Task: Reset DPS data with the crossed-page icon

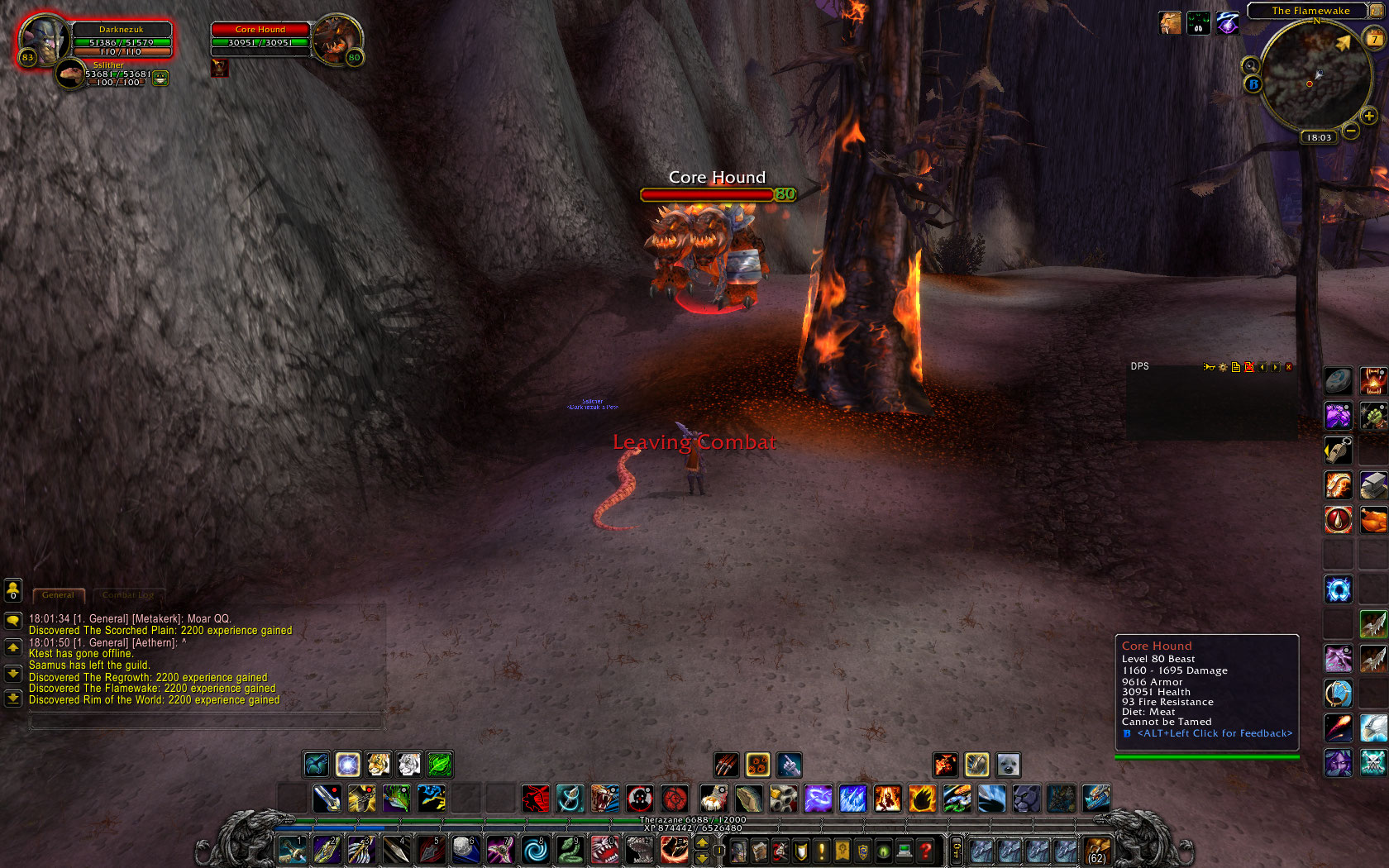Action: pos(1249,367)
